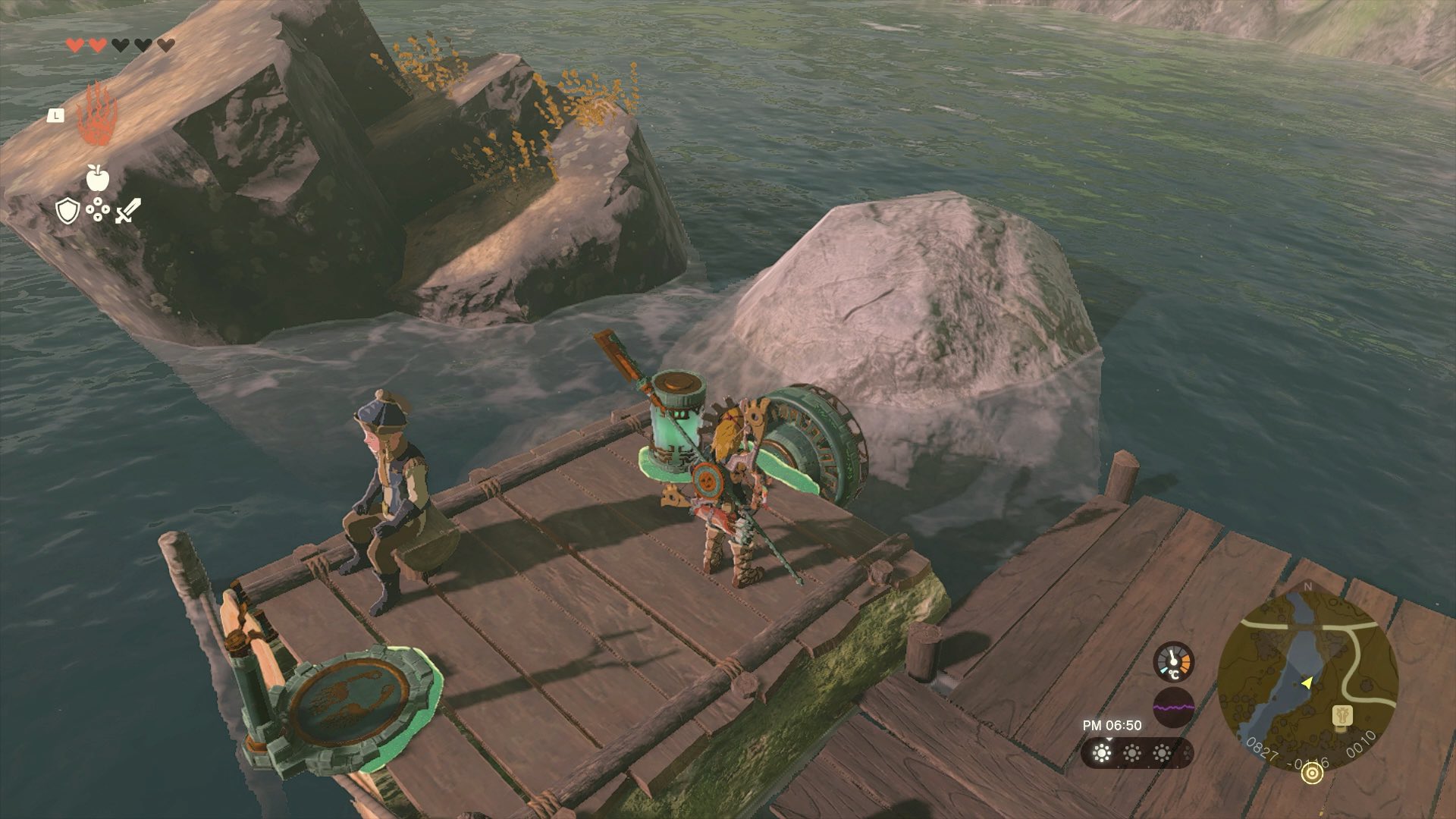This screenshot has width=1456, height=819.
Task: Click the apple quick-item icon
Action: (98, 177)
